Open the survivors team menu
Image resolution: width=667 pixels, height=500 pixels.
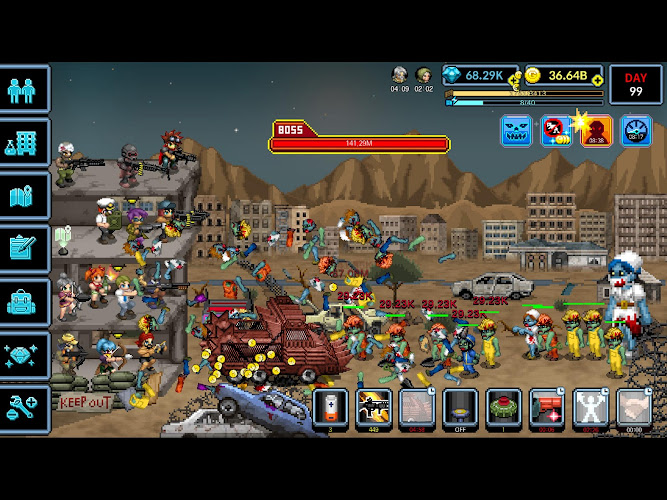pos(24,89)
